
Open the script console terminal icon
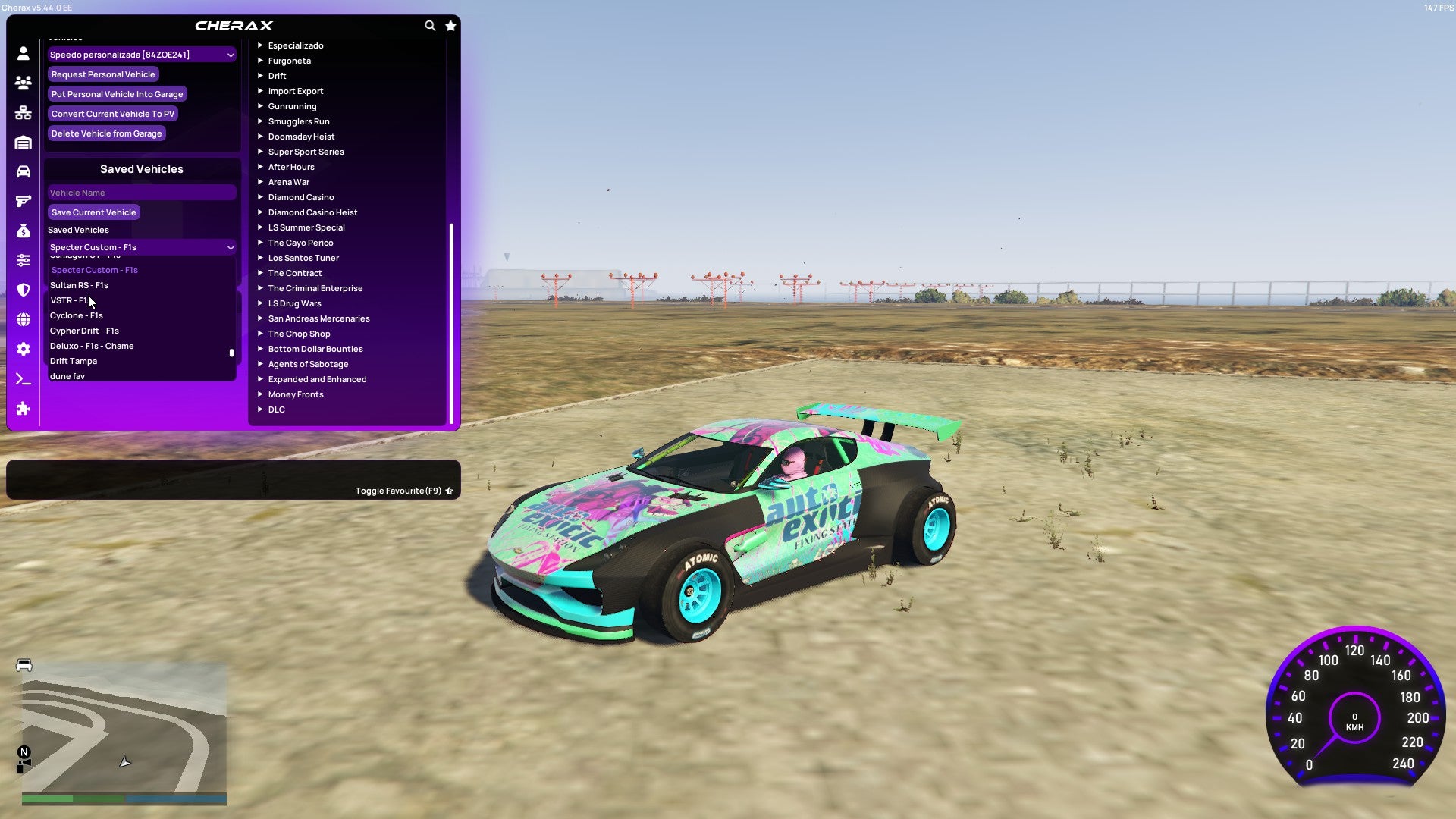click(x=23, y=378)
